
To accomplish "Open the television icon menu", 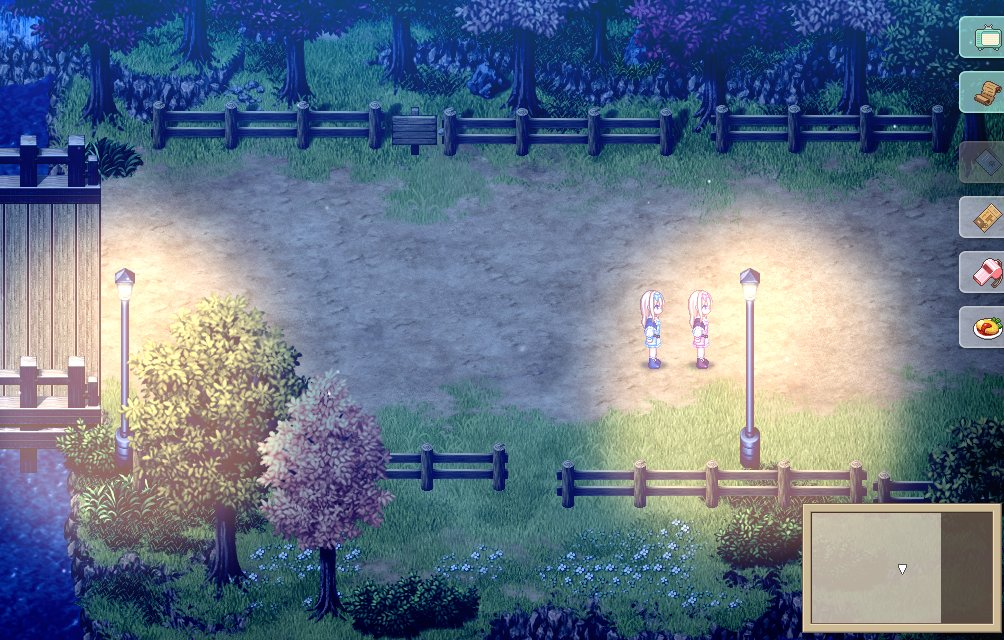I will coord(983,37).
